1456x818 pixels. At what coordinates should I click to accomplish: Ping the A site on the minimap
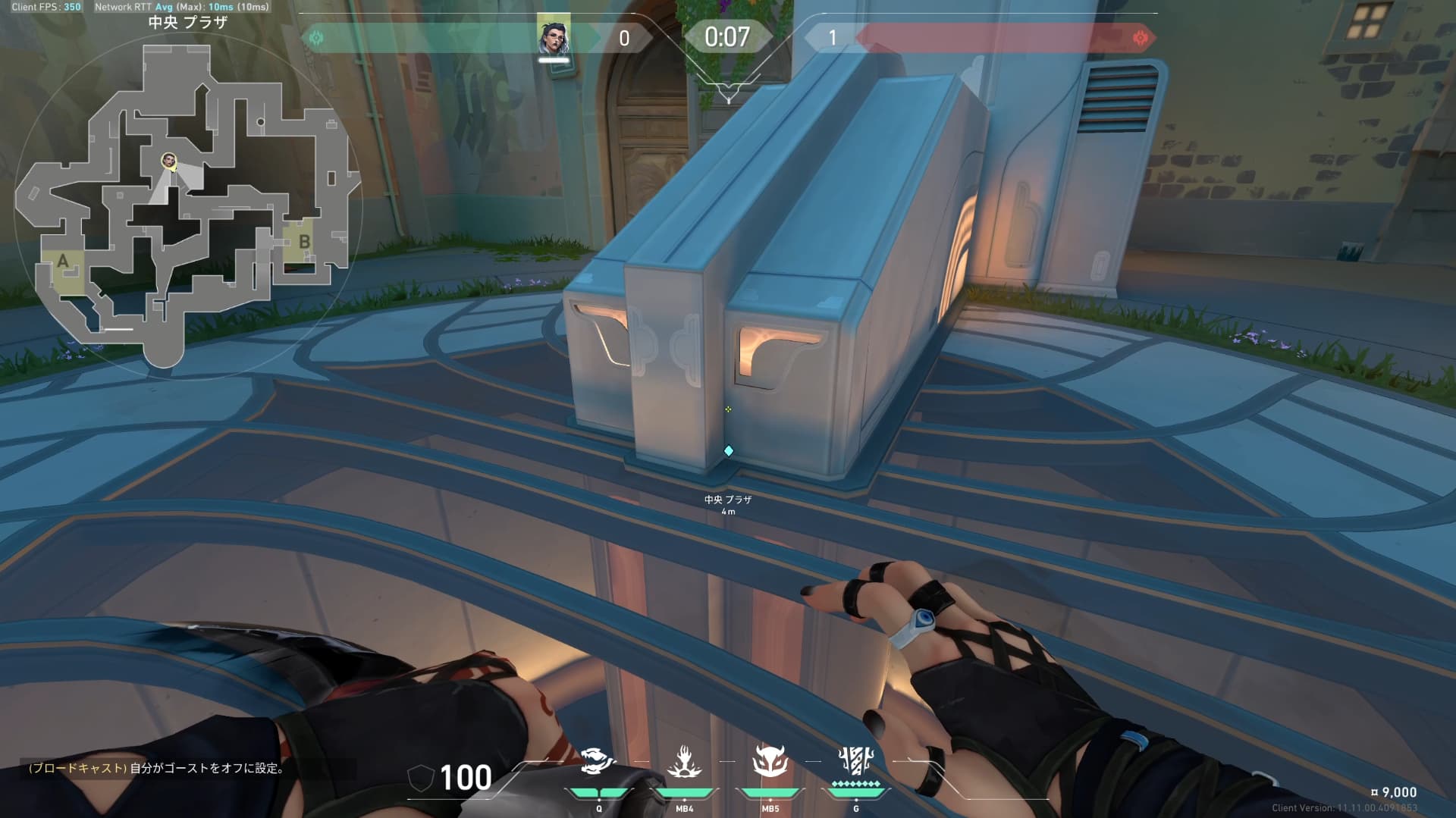click(63, 262)
